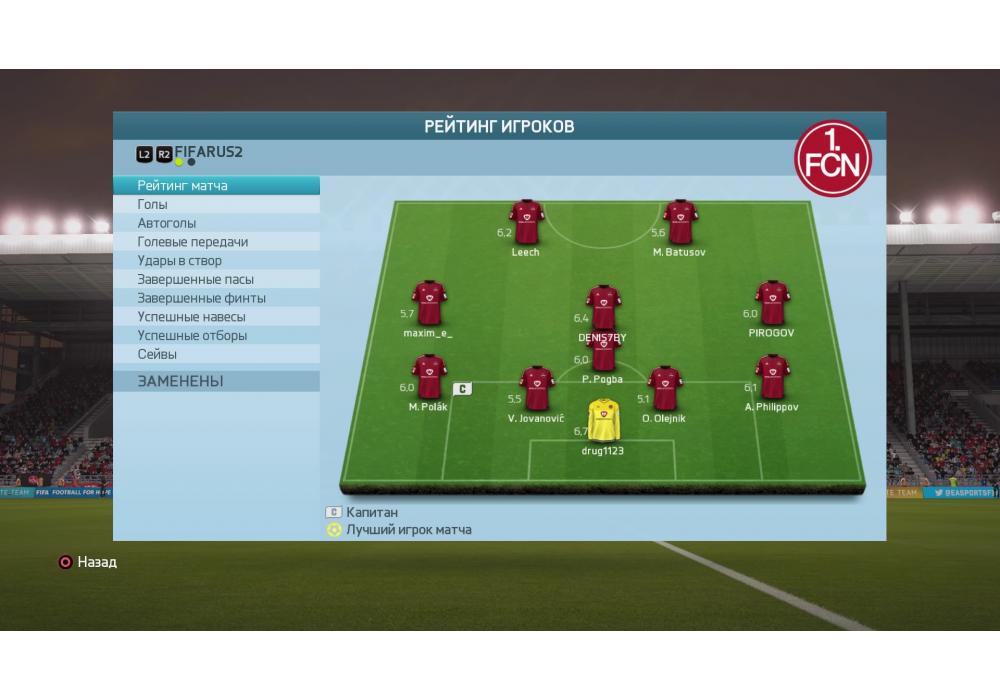Select defender V. Jovanović
The width and height of the screenshot is (1000, 700).
(x=537, y=389)
